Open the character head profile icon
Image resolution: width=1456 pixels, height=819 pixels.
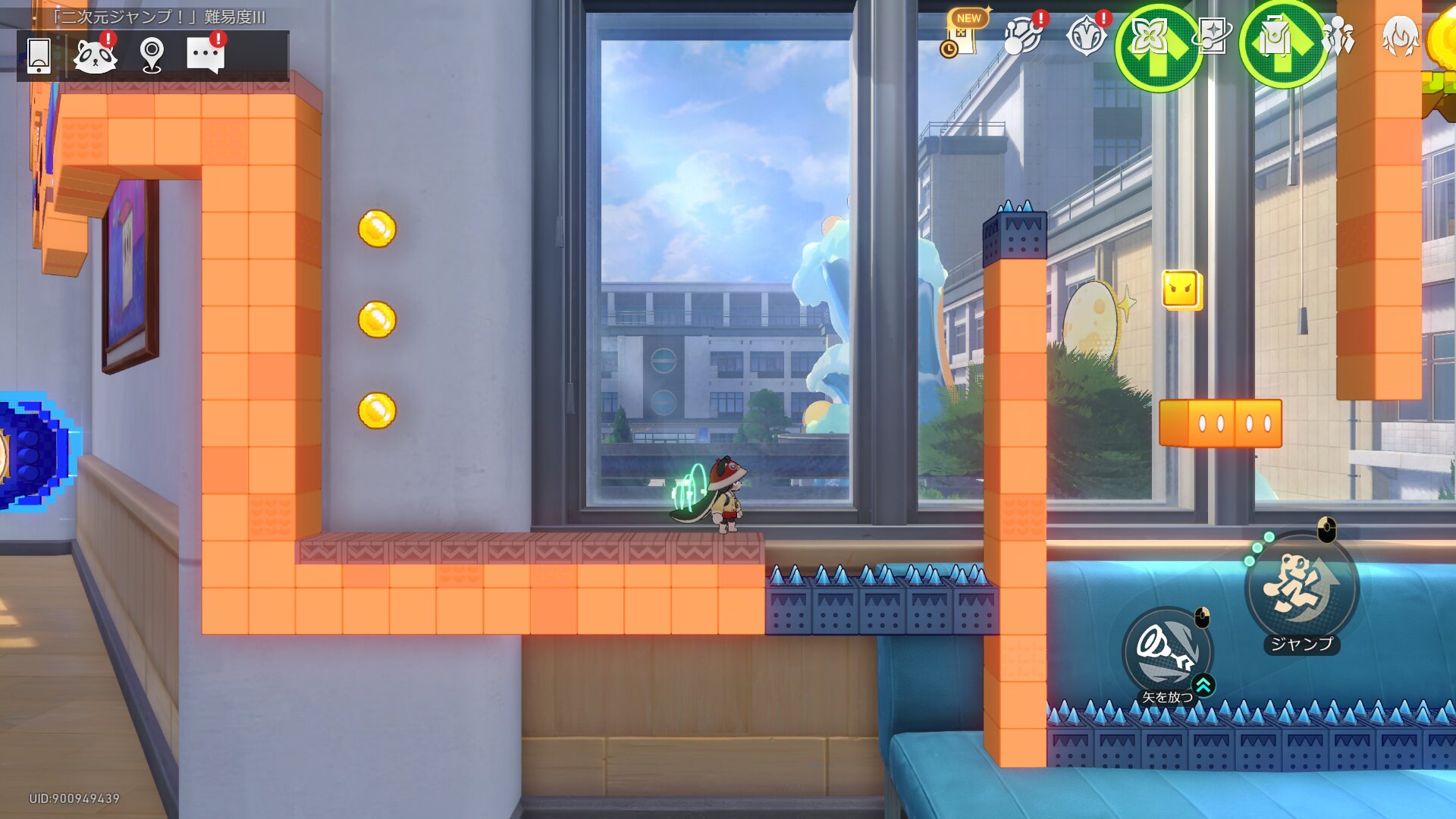pyautogui.click(x=1400, y=36)
